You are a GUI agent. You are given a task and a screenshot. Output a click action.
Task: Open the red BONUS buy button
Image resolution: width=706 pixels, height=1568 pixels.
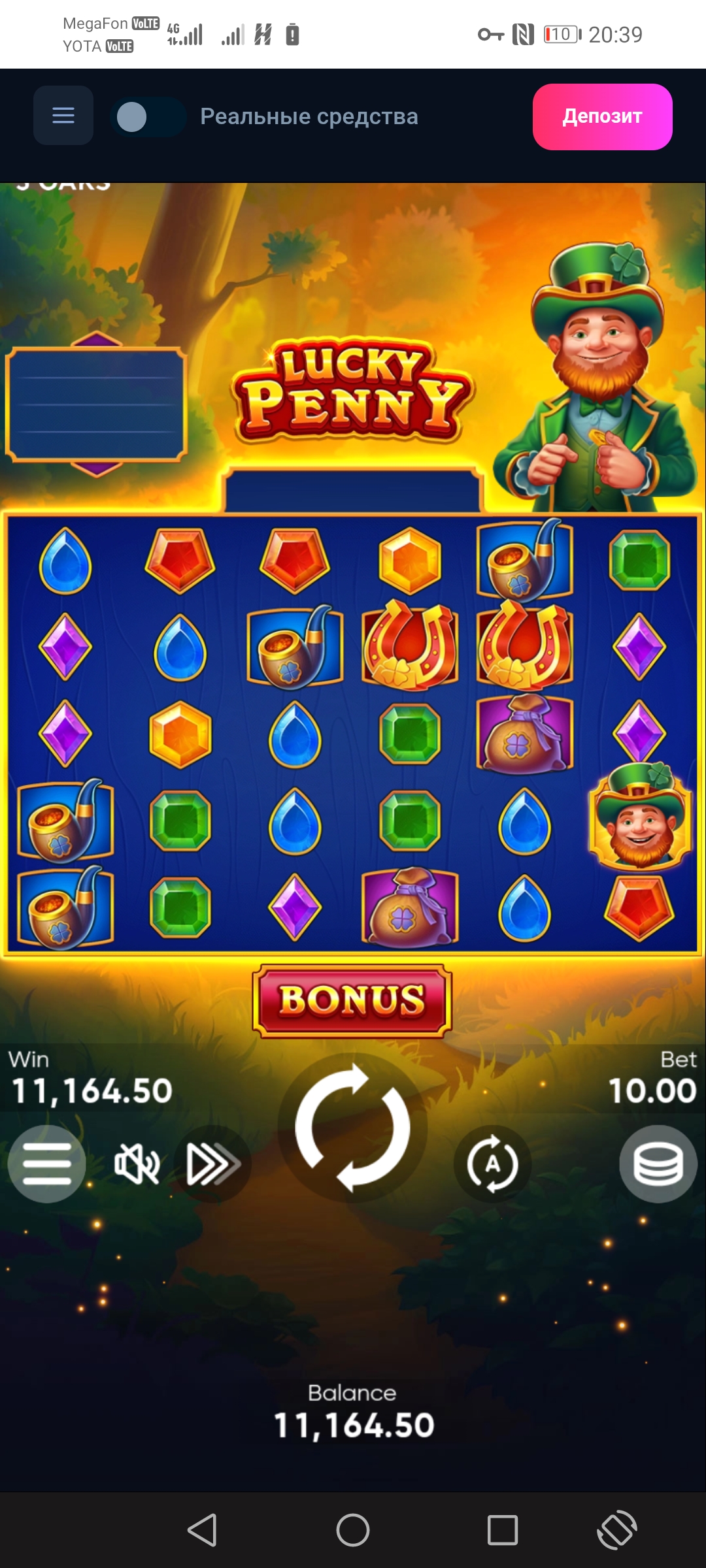(352, 1000)
